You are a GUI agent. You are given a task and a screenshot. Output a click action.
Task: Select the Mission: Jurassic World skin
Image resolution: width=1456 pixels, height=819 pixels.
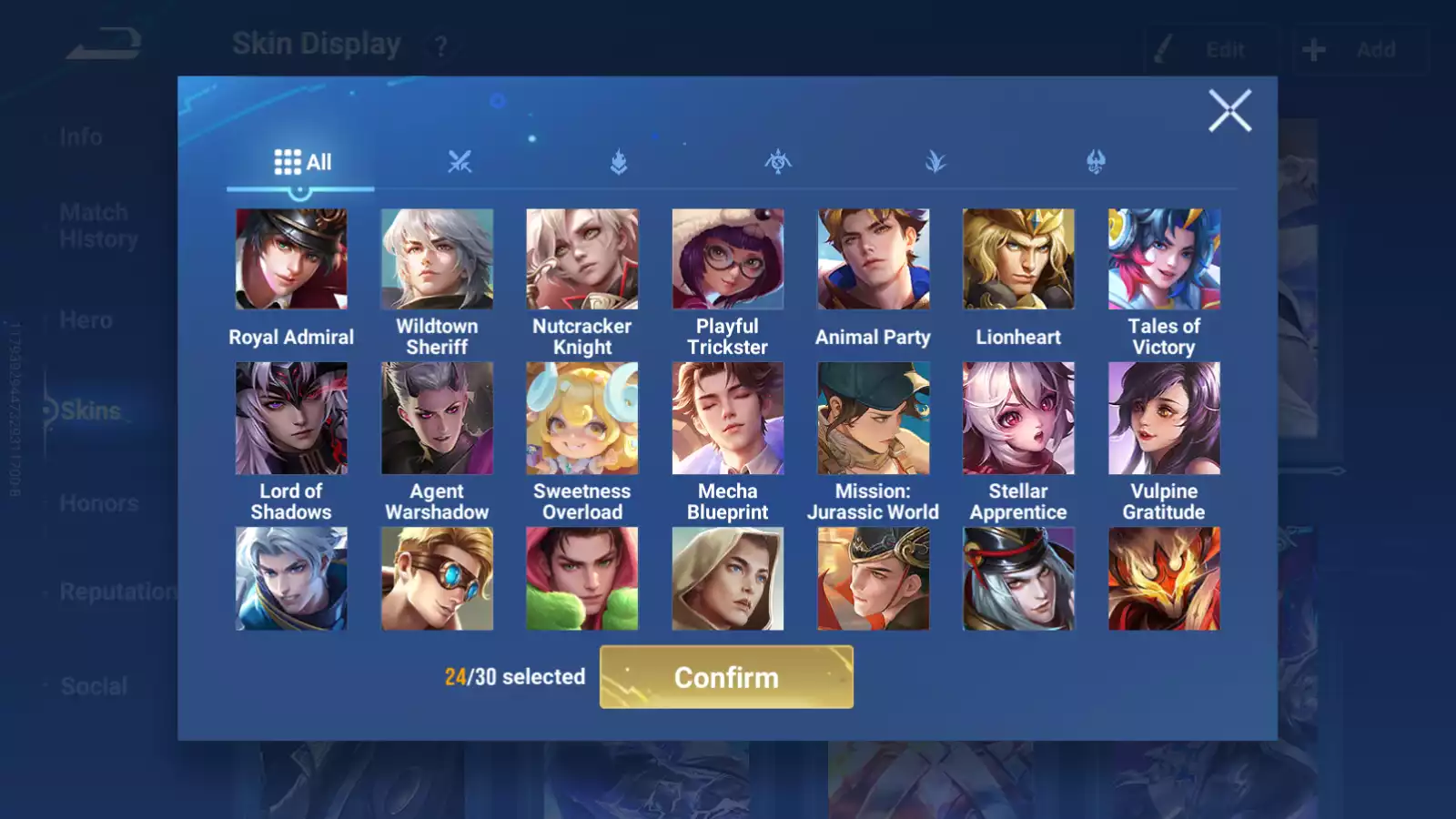coord(874,419)
